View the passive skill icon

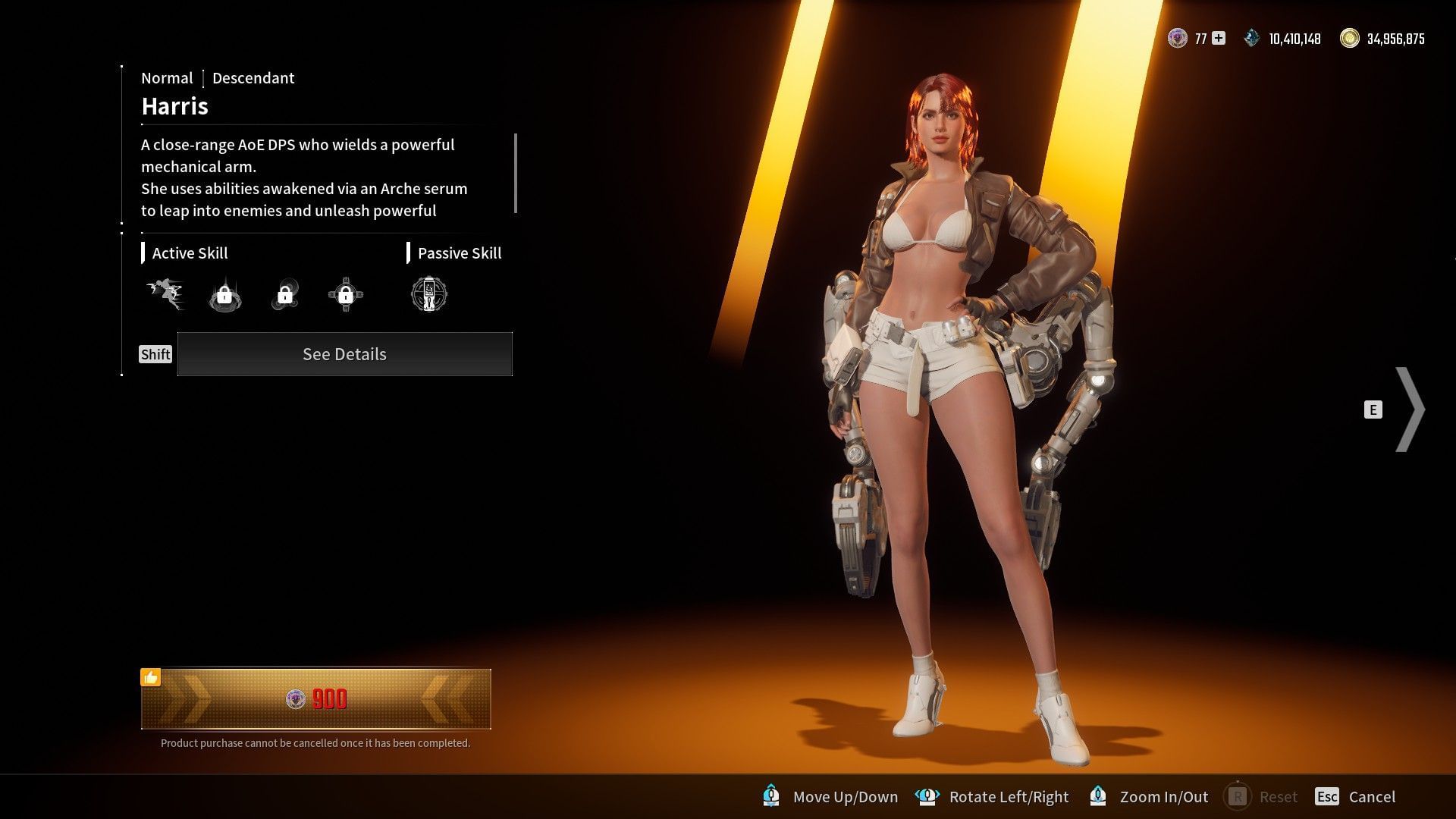(x=429, y=294)
